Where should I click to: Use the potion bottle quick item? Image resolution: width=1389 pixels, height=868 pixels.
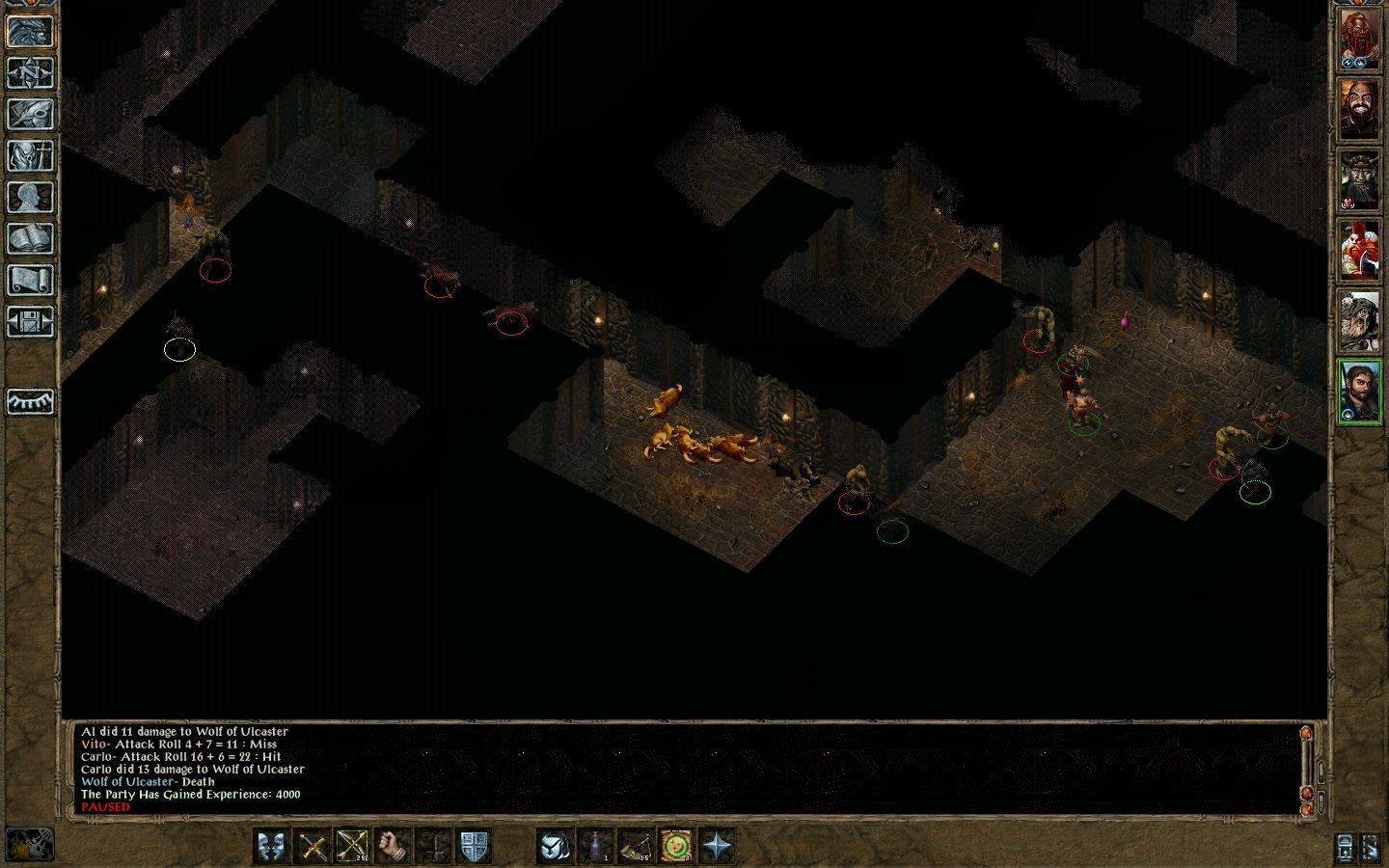click(597, 847)
